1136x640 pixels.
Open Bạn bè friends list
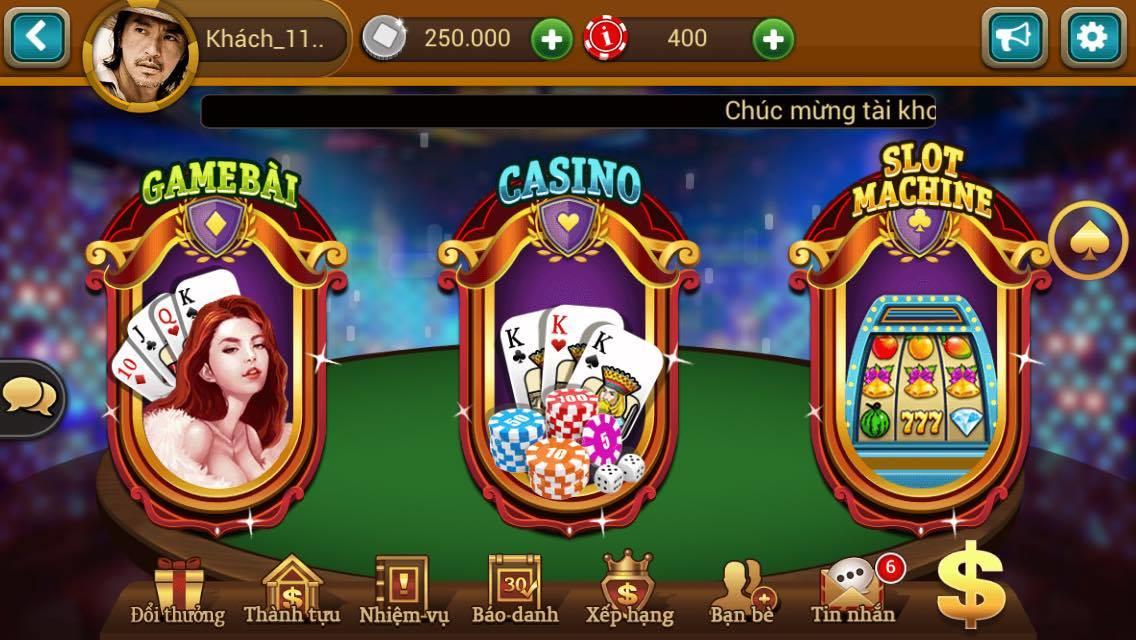tap(741, 591)
